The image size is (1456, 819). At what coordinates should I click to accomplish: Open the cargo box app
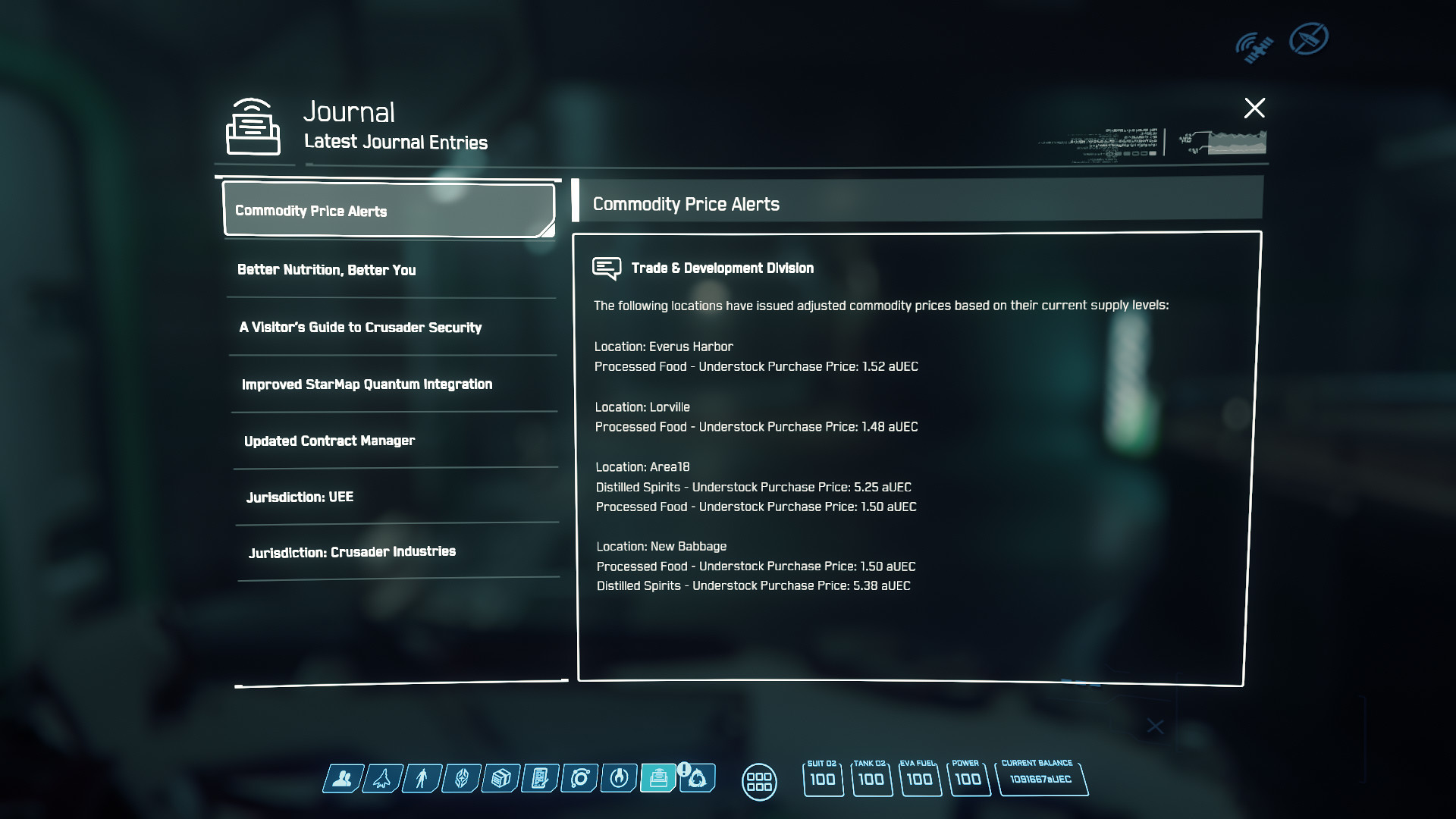(x=500, y=779)
